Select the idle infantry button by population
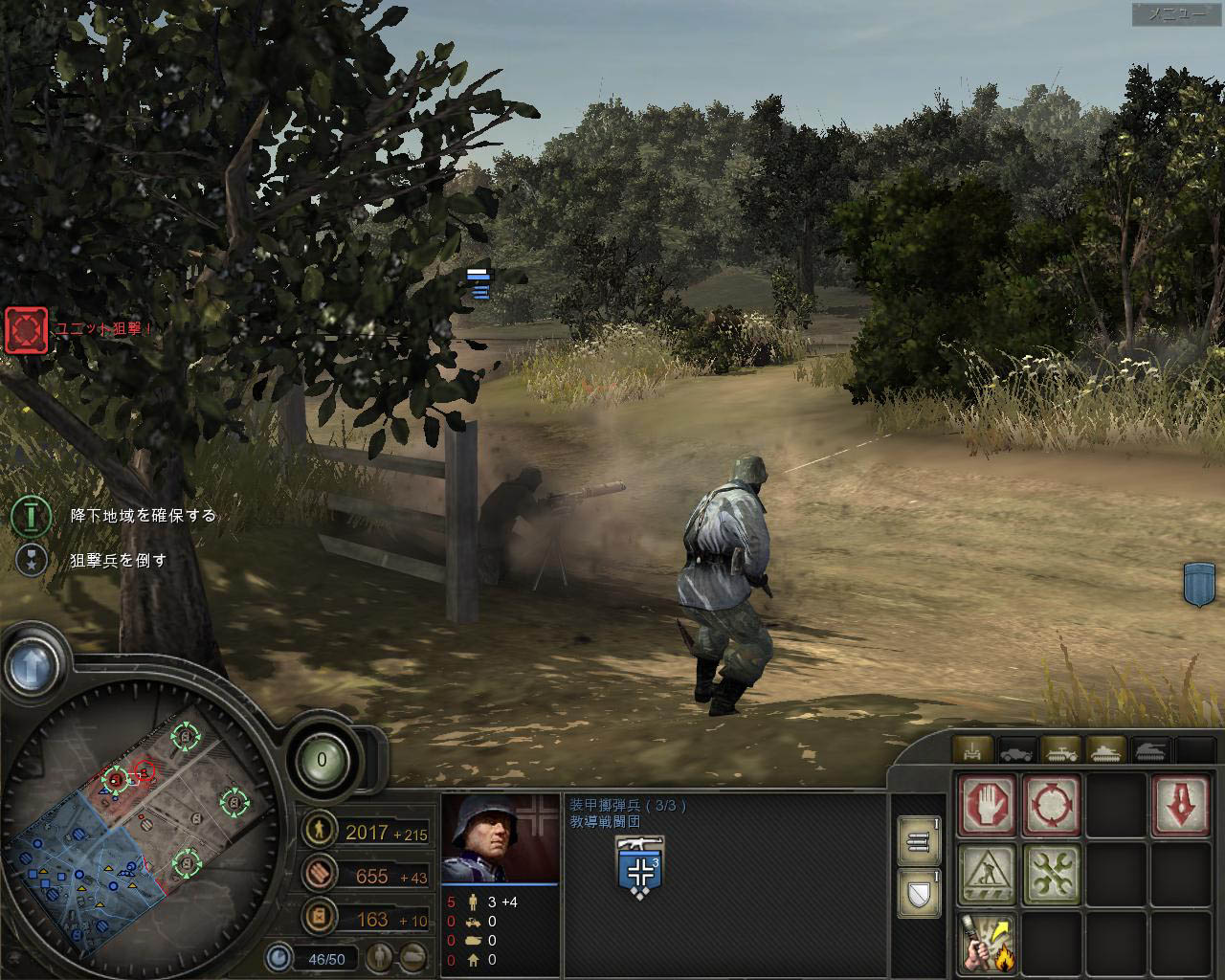The height and width of the screenshot is (980, 1225). (x=380, y=956)
